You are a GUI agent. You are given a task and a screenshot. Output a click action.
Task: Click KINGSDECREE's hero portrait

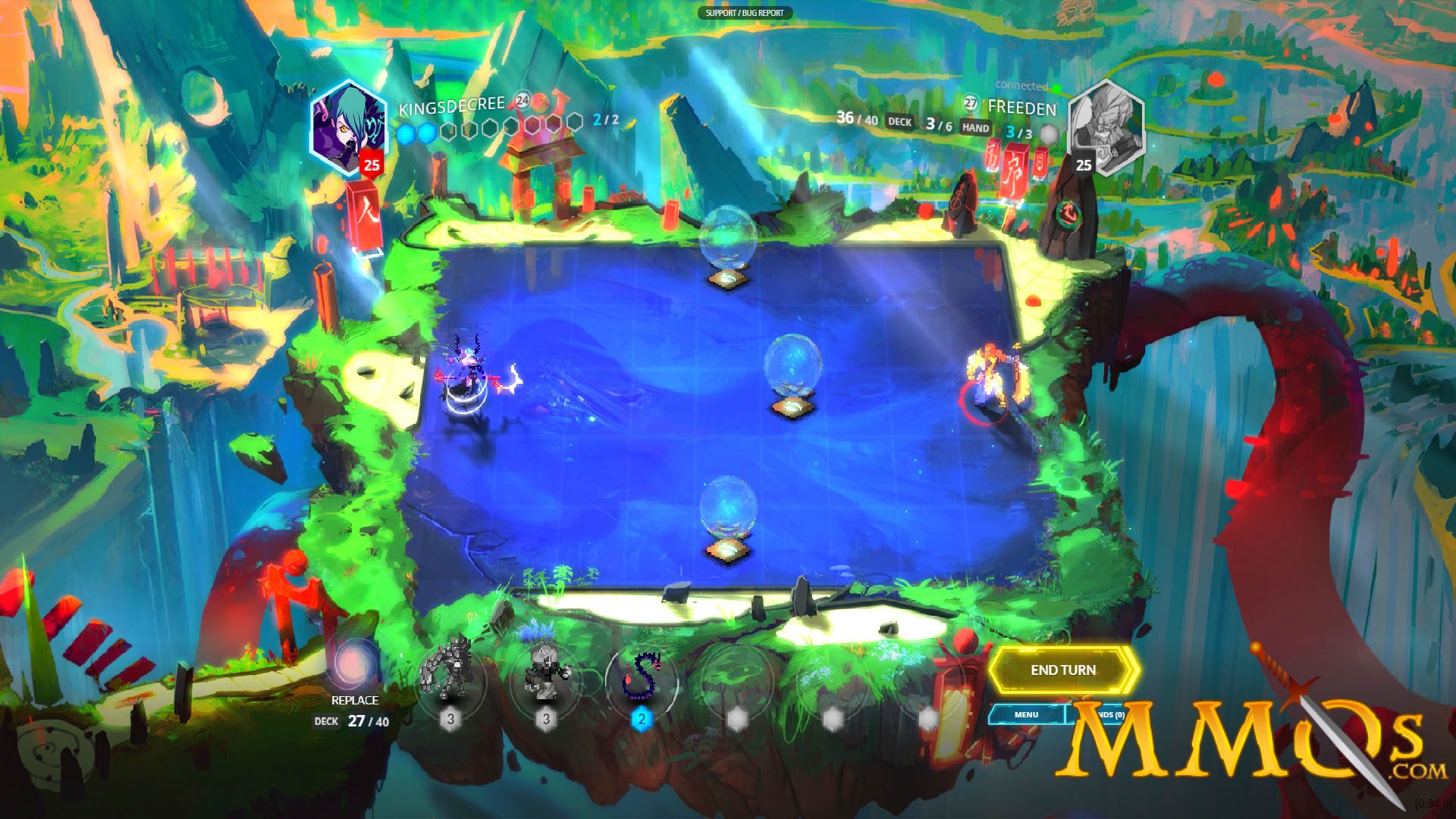349,127
